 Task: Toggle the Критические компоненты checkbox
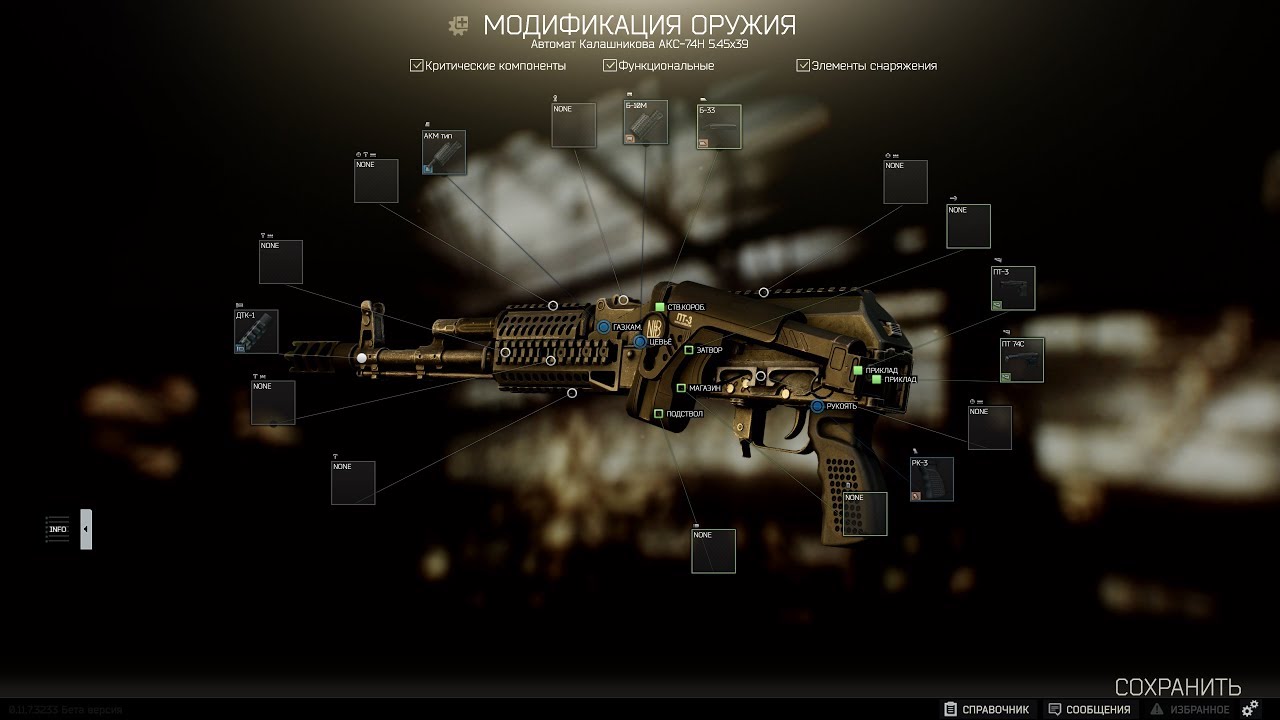point(417,66)
